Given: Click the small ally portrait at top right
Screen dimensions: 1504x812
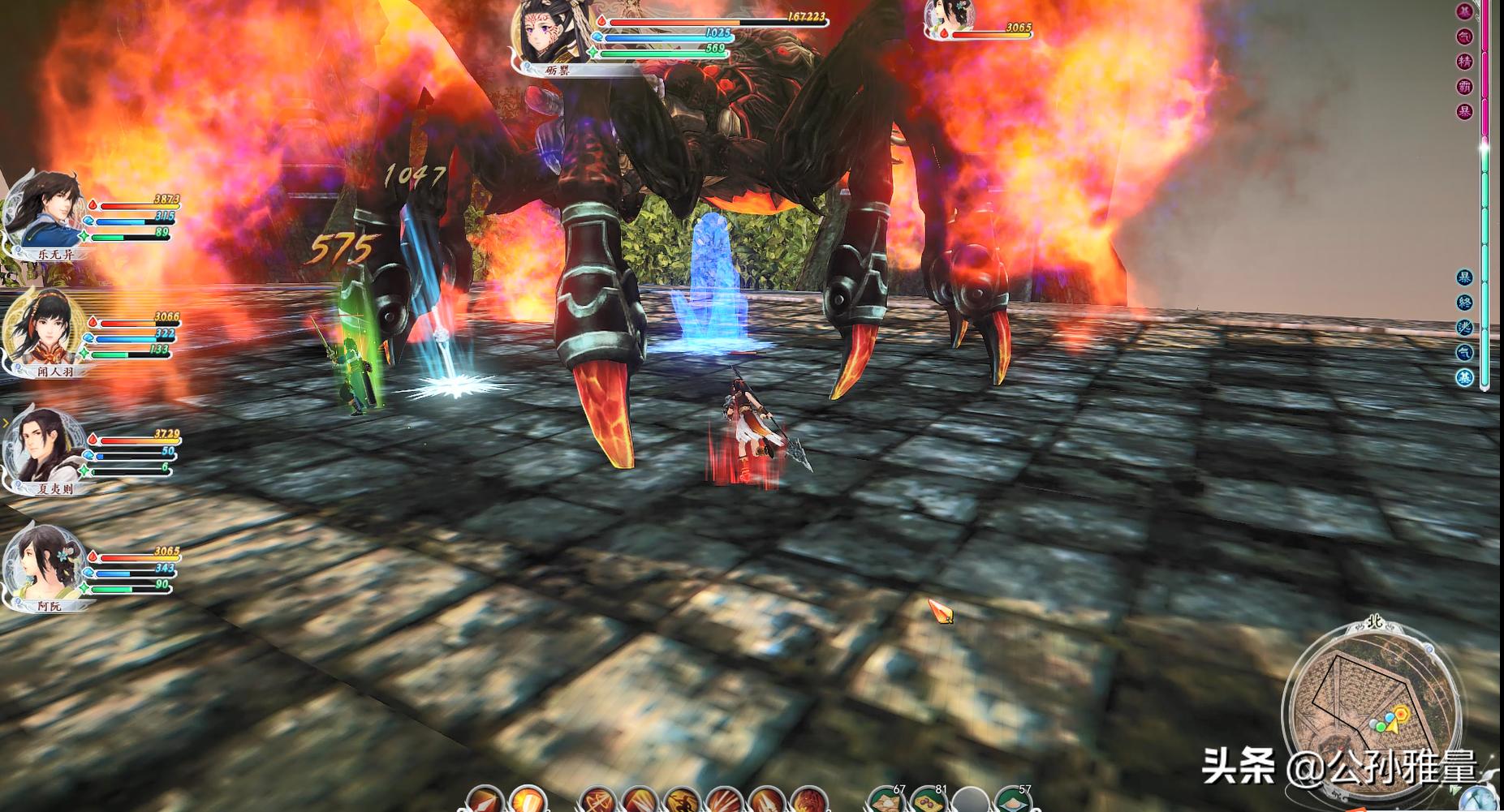Looking at the screenshot, I should click(950, 18).
